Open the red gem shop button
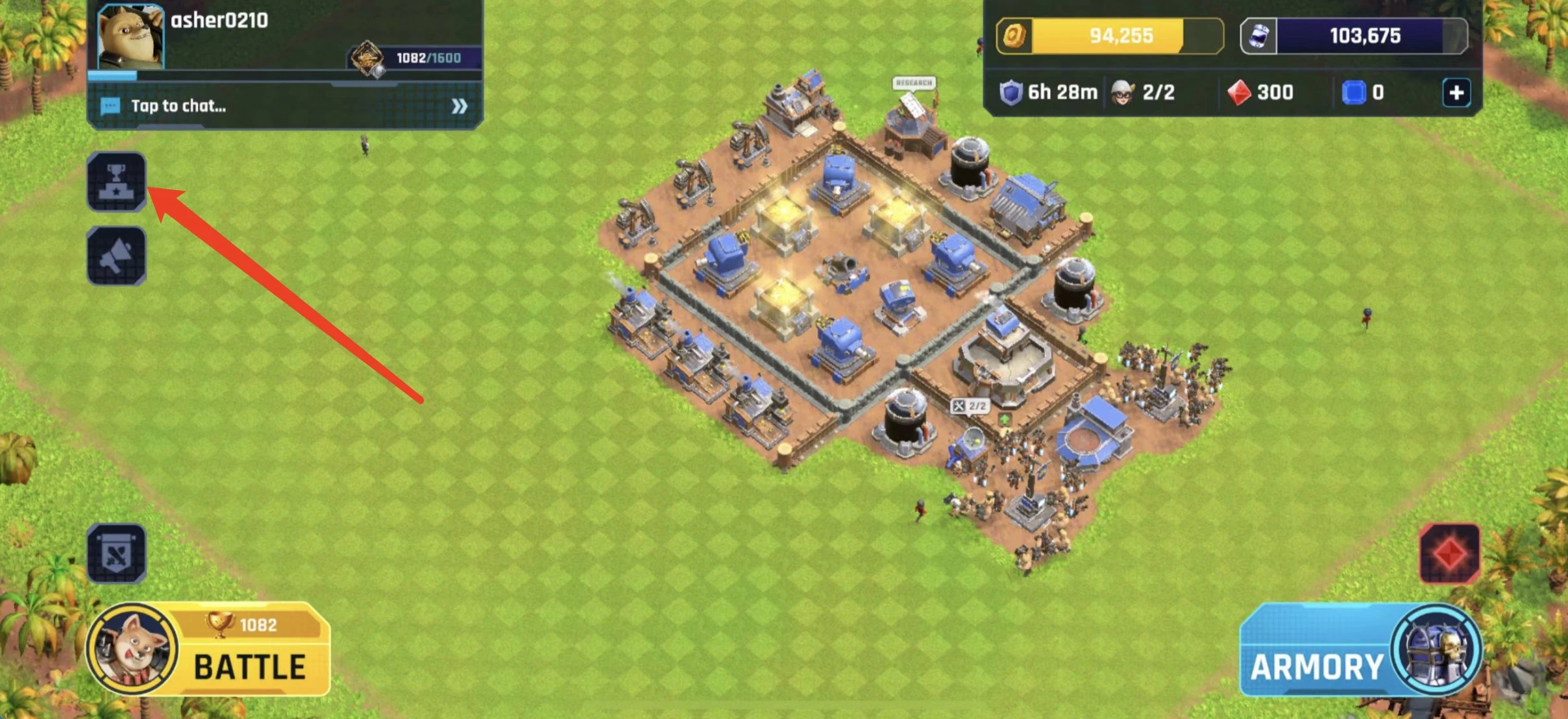This screenshot has width=1568, height=719. point(1450,554)
